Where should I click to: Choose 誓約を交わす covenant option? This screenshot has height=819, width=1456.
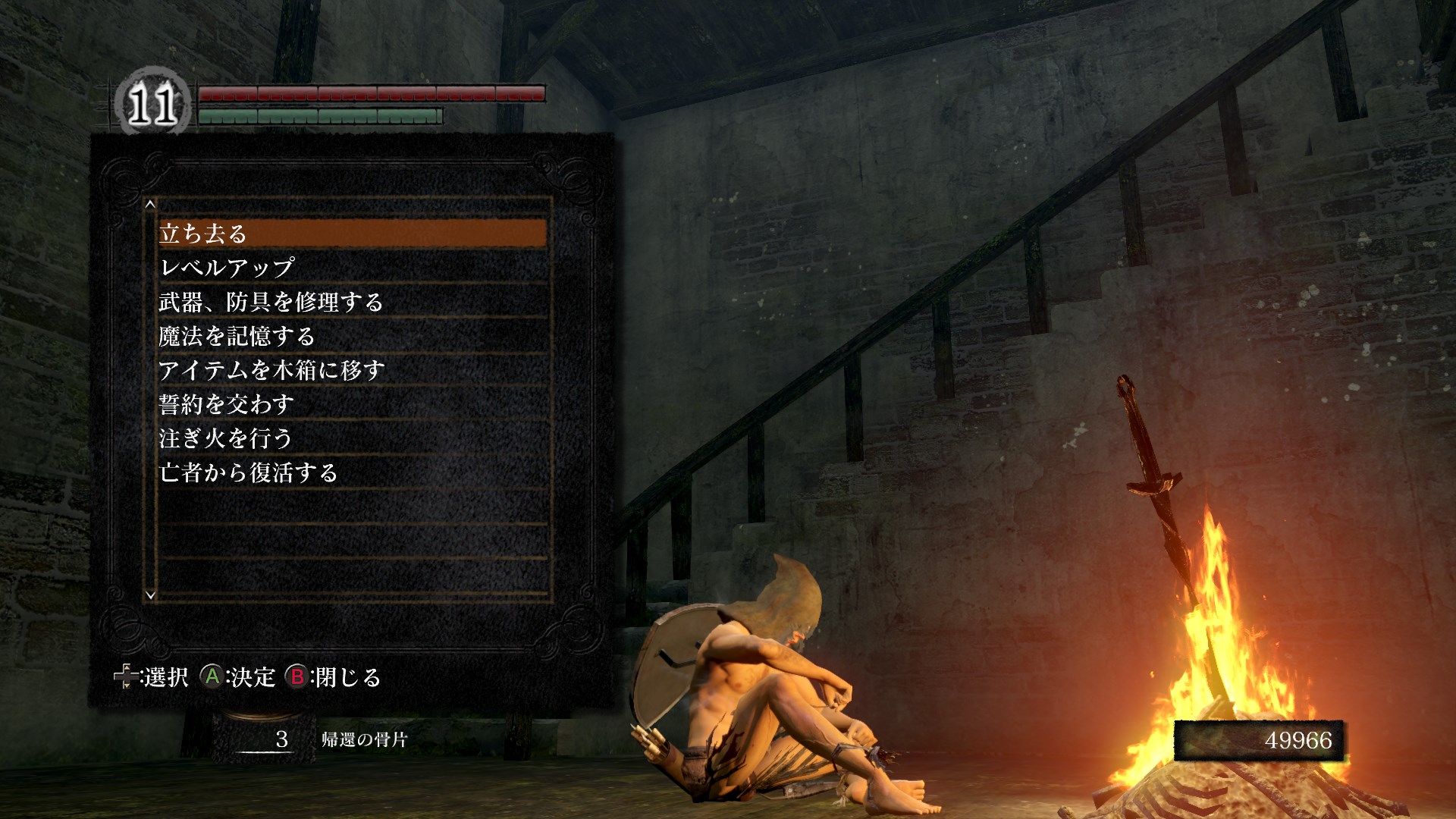point(353,404)
